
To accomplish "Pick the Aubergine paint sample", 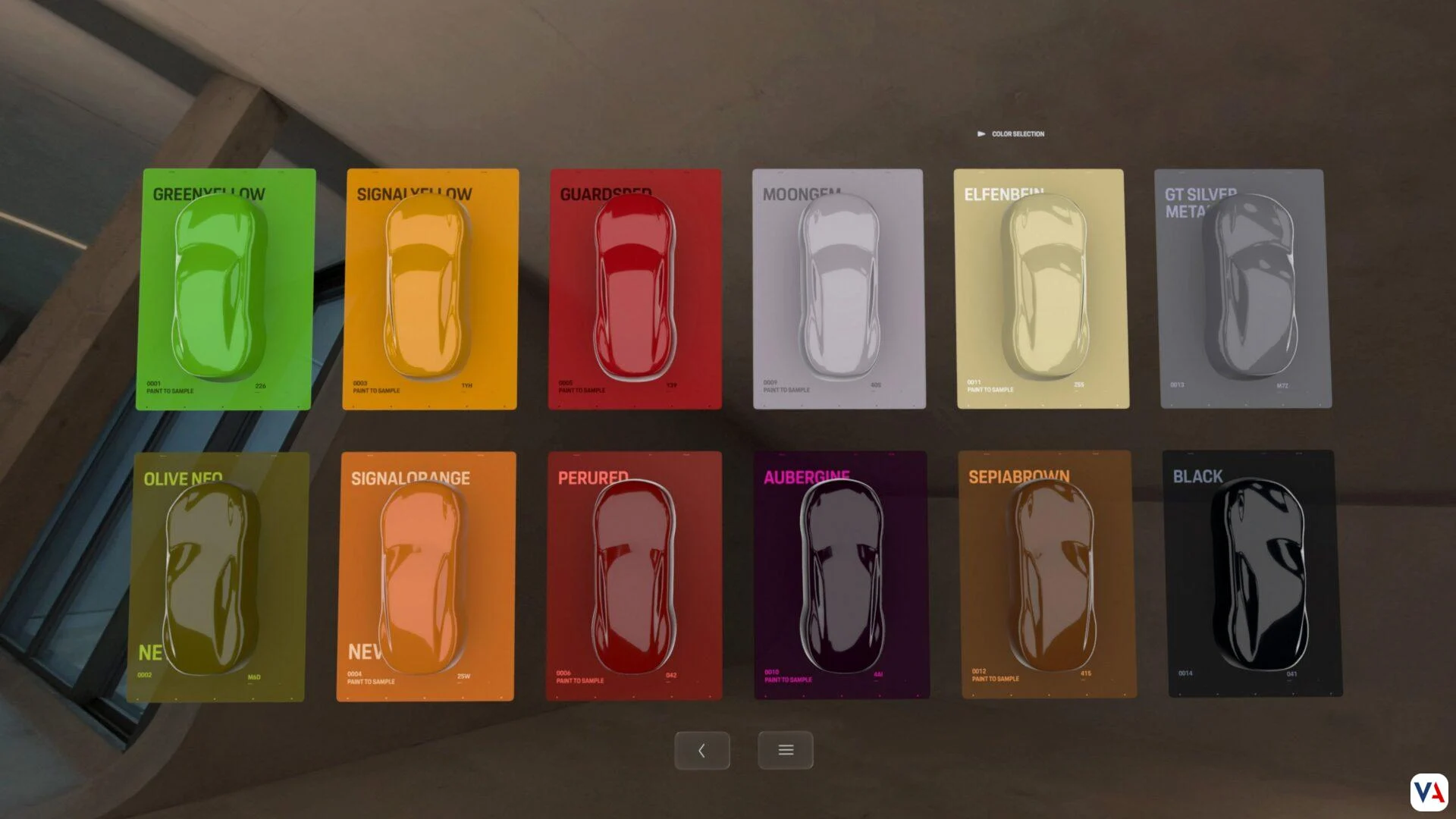I will coord(841,575).
